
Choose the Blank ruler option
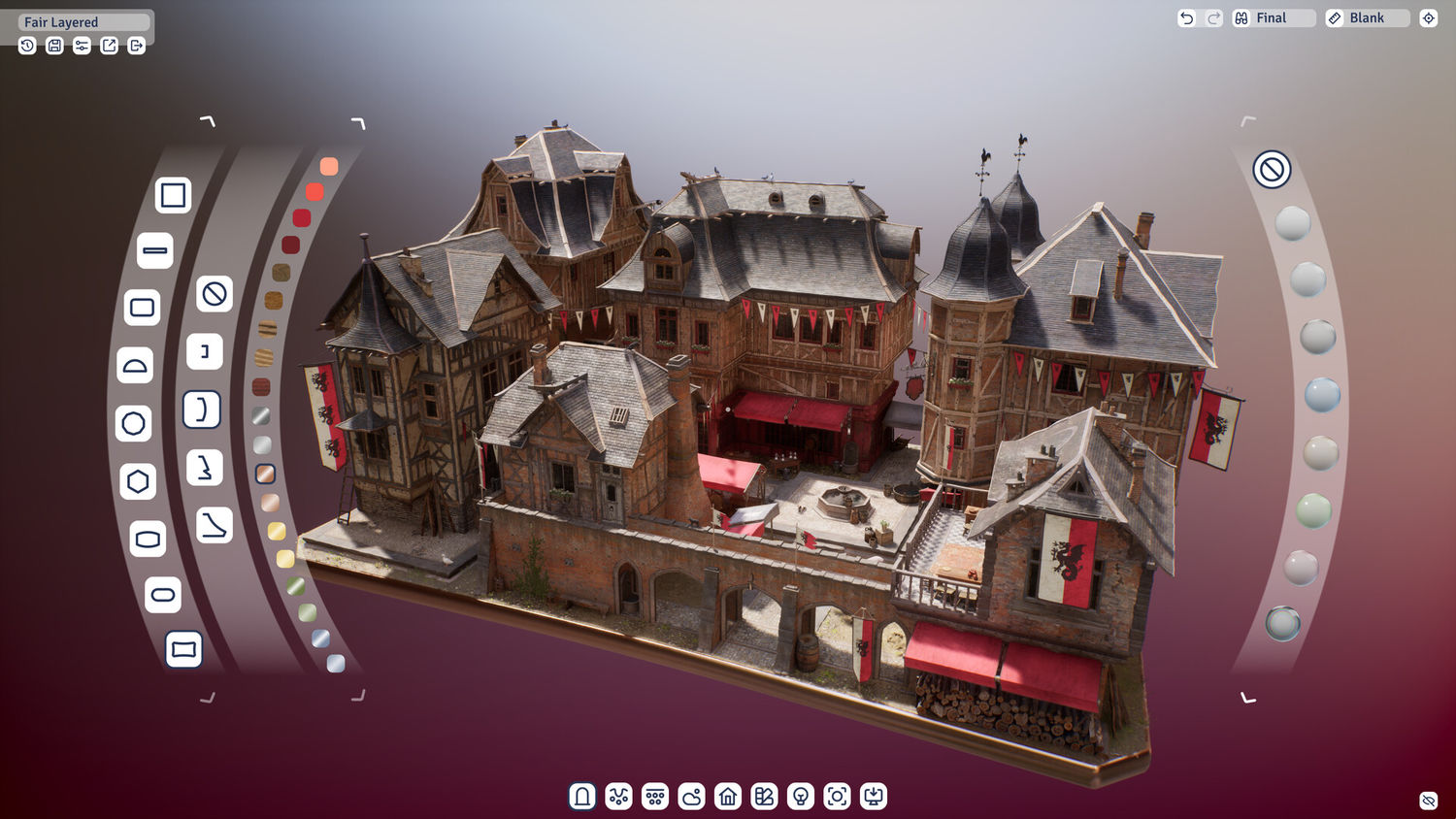[1367, 18]
